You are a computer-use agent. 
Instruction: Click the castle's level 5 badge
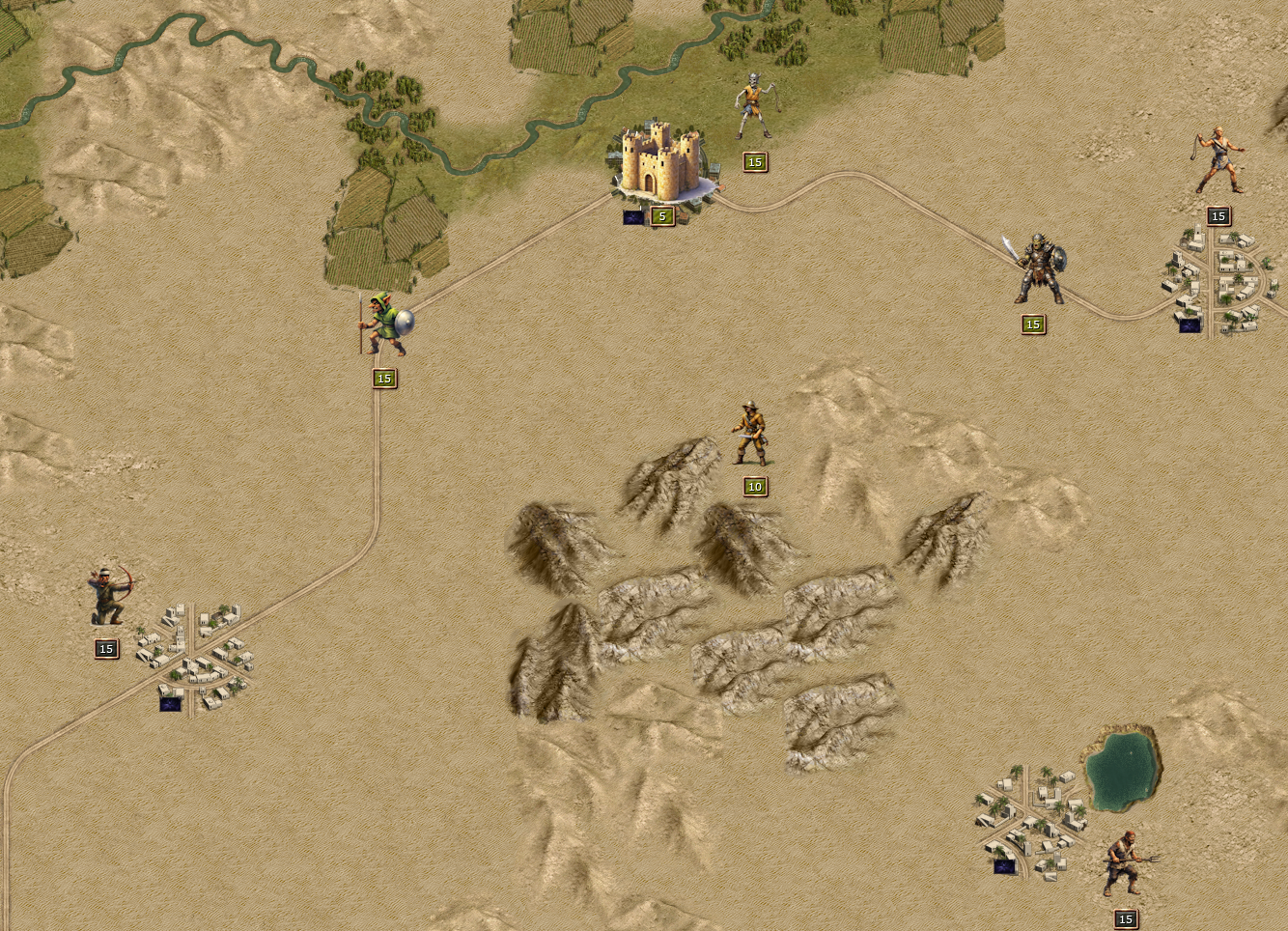pos(661,216)
